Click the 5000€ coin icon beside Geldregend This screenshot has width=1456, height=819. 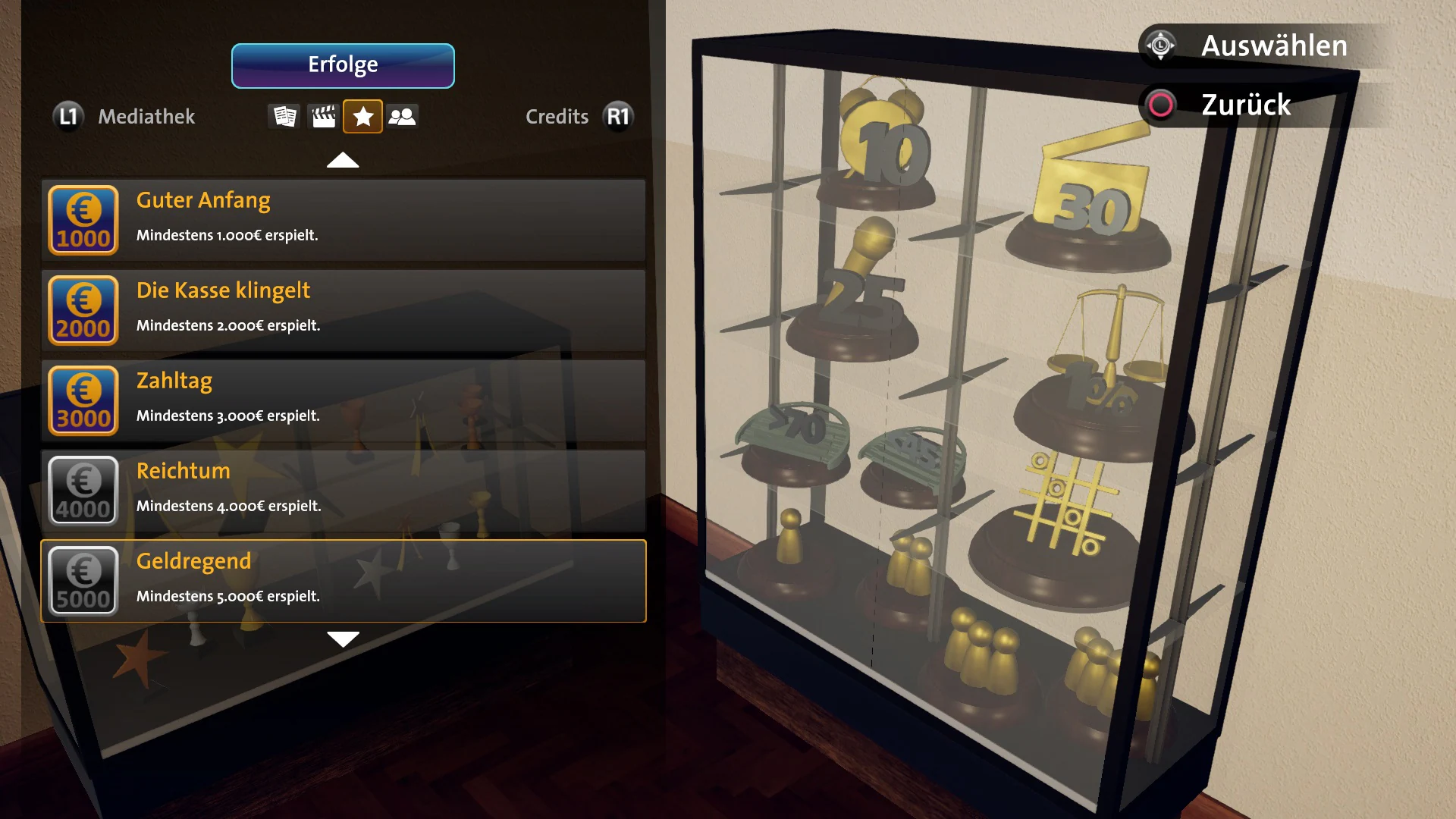coord(83,581)
